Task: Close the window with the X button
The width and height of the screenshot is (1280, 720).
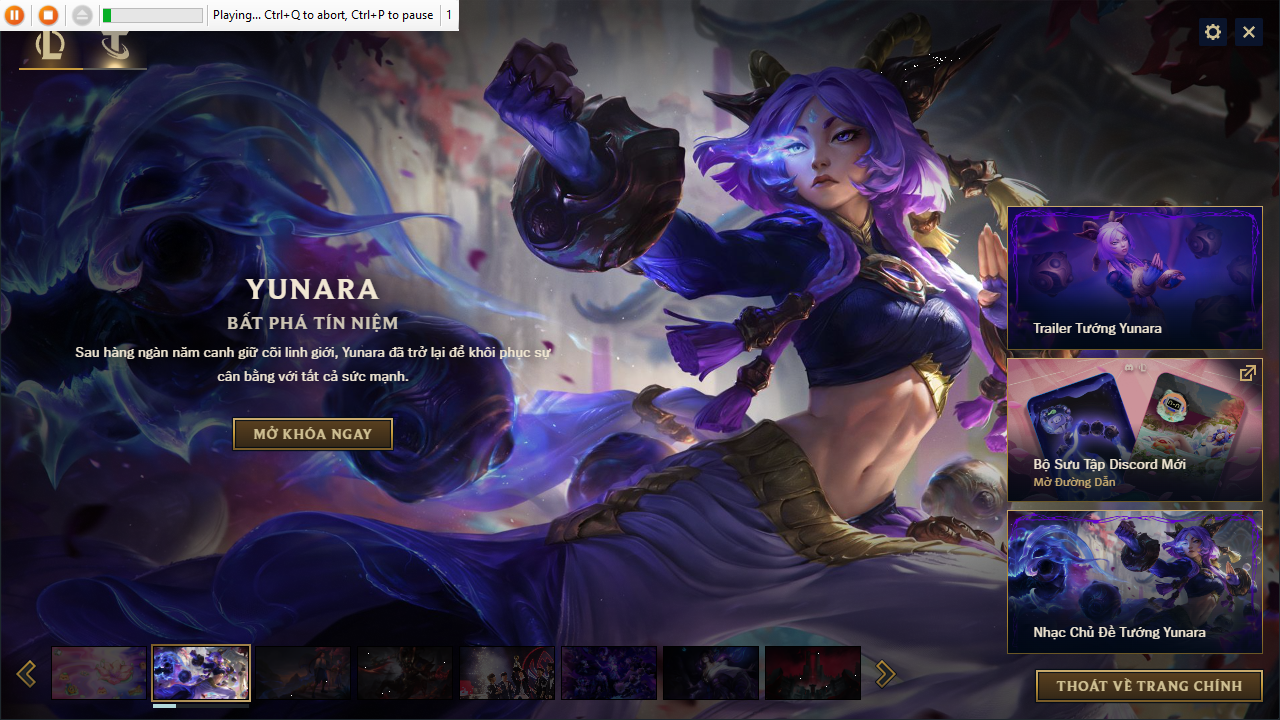Action: (1249, 32)
